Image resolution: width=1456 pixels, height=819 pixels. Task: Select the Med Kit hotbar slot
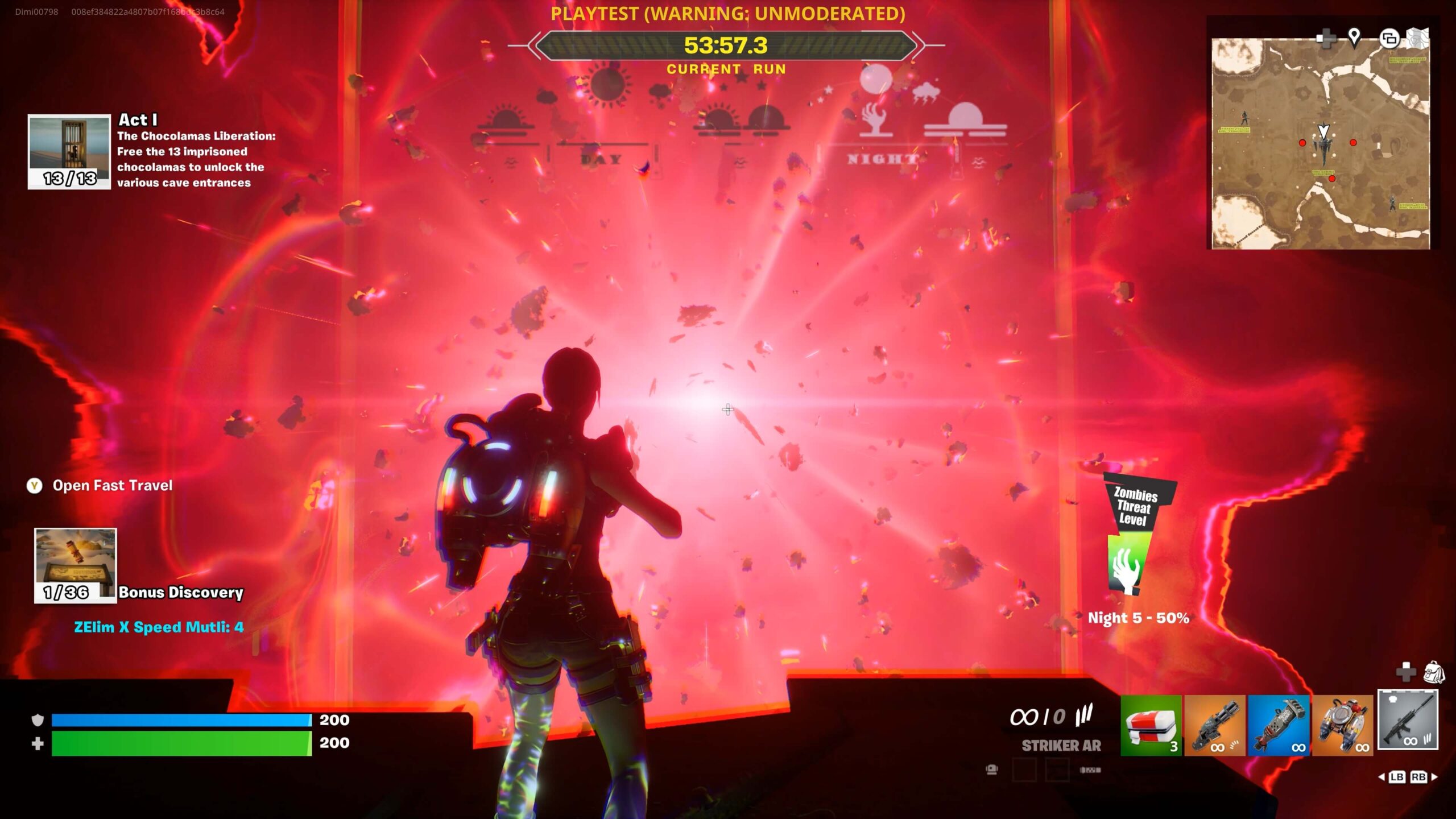[1151, 725]
